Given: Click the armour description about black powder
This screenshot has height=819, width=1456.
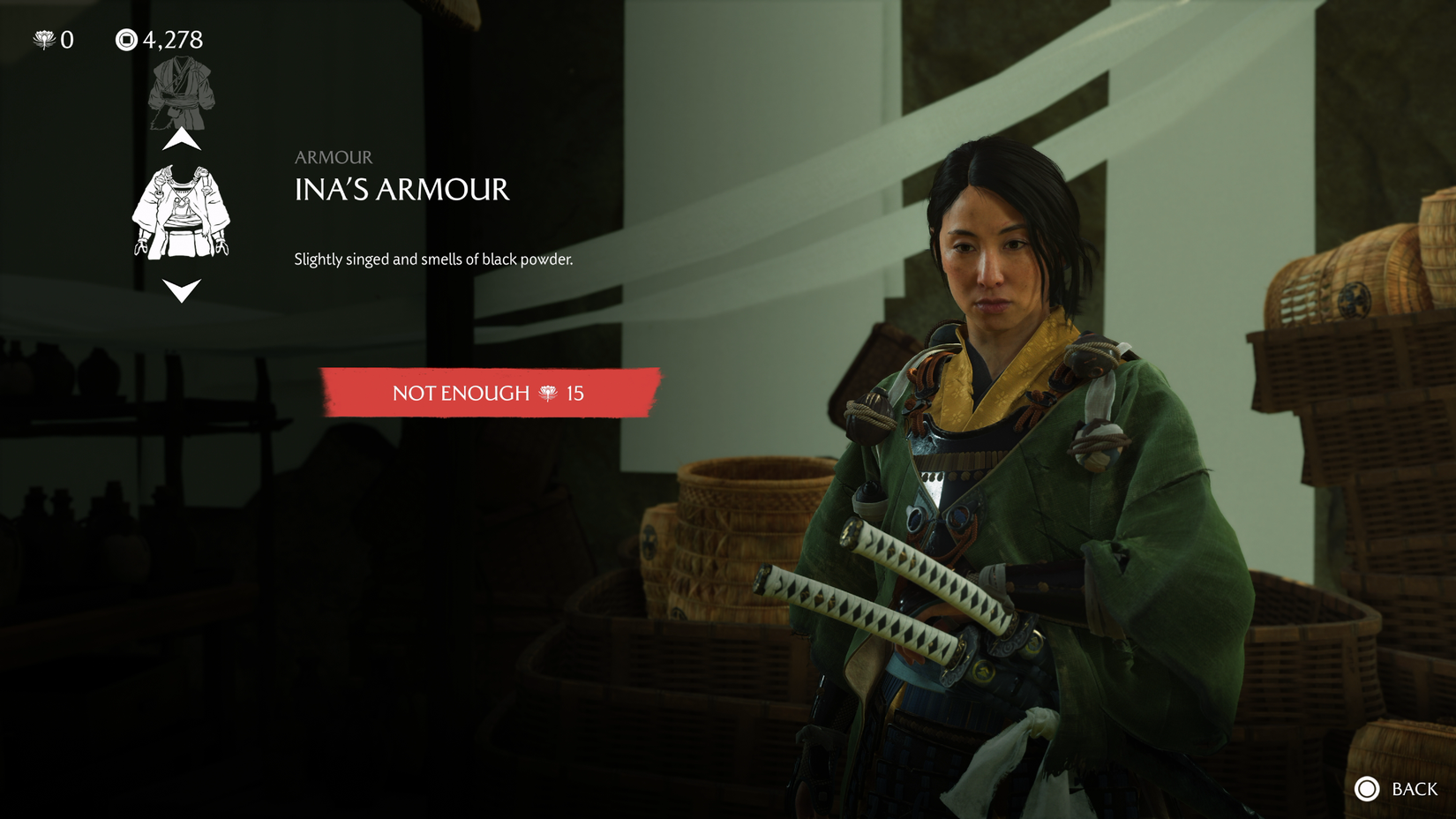Looking at the screenshot, I should click(x=434, y=259).
